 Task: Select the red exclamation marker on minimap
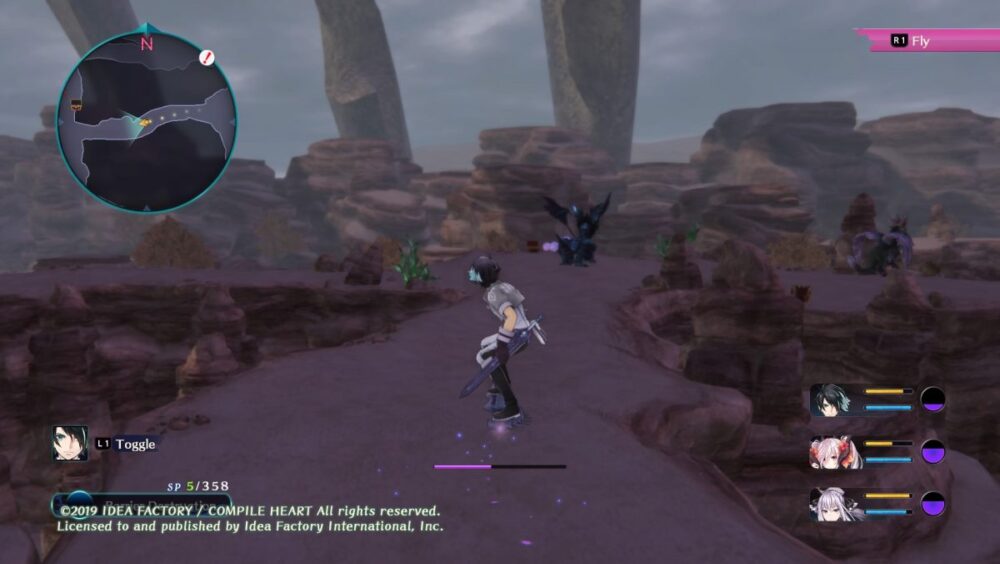[207, 58]
